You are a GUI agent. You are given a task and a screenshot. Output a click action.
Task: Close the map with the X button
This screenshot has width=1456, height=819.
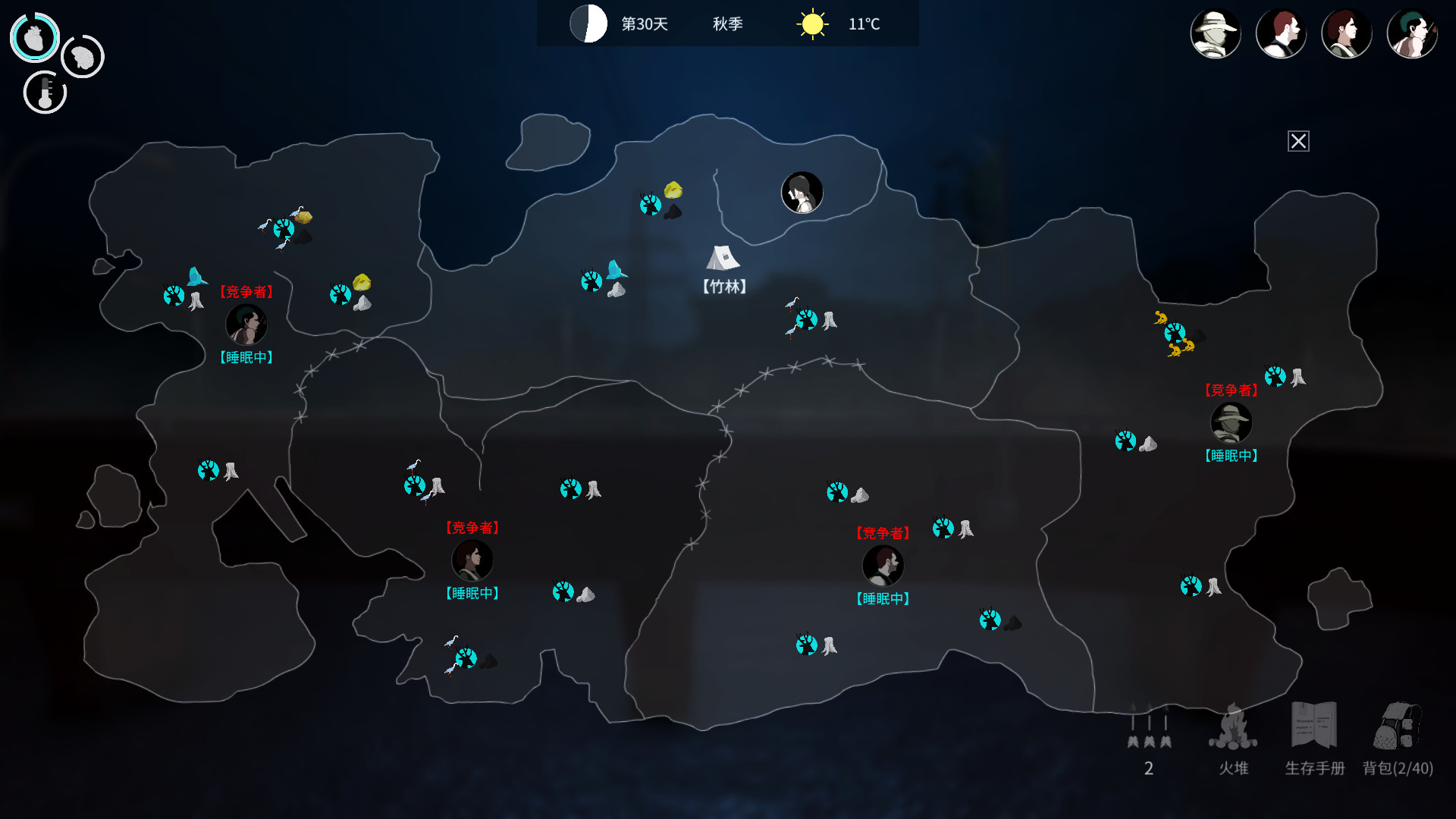point(1299,141)
